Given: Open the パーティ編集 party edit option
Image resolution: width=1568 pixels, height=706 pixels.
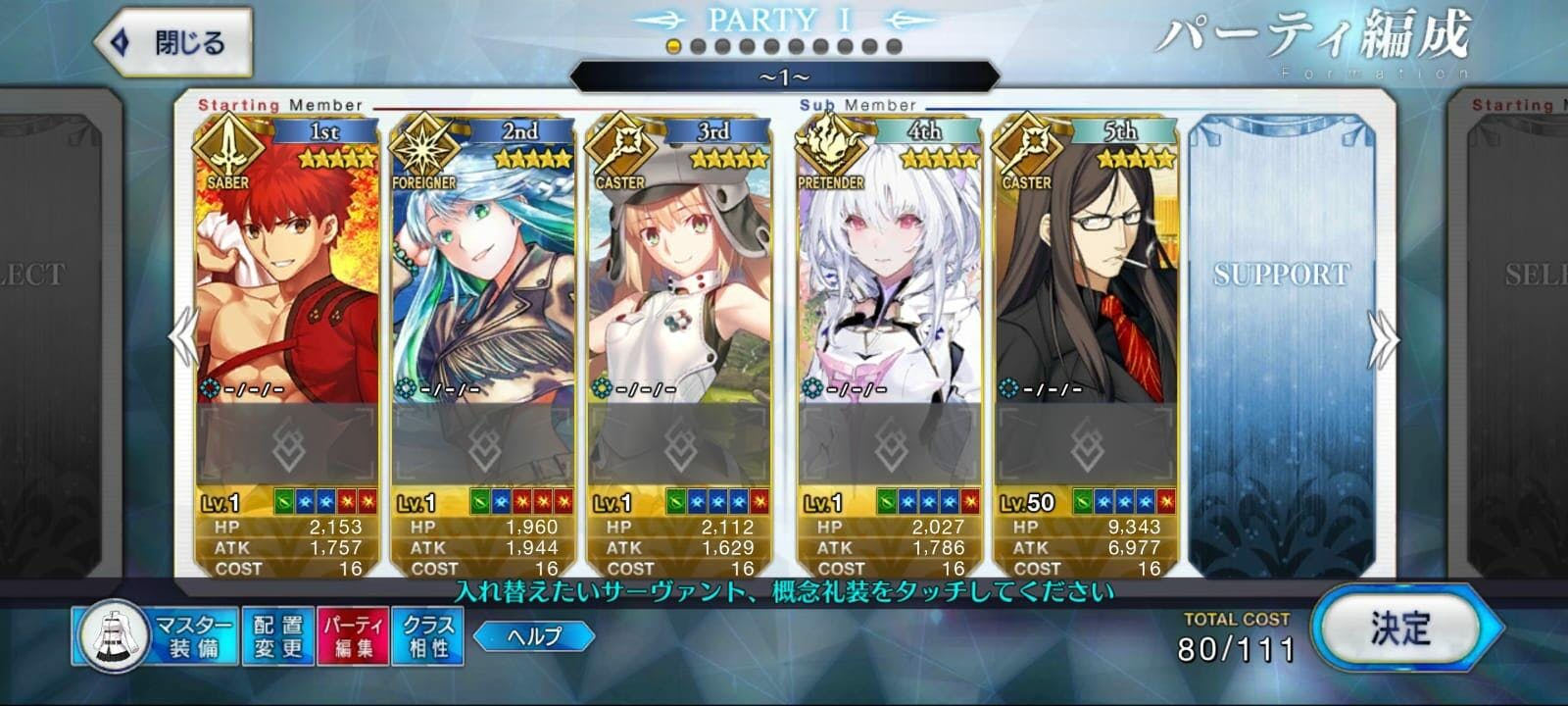Looking at the screenshot, I should point(353,635).
